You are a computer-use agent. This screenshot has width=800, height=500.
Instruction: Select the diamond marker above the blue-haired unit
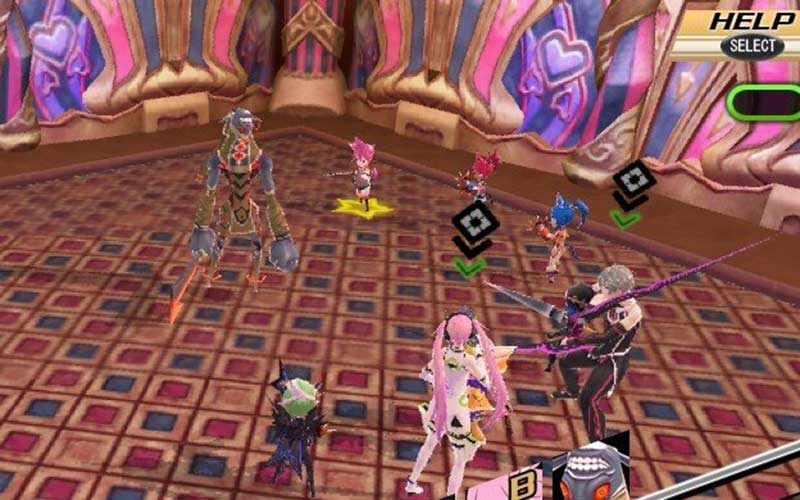pyautogui.click(x=633, y=181)
